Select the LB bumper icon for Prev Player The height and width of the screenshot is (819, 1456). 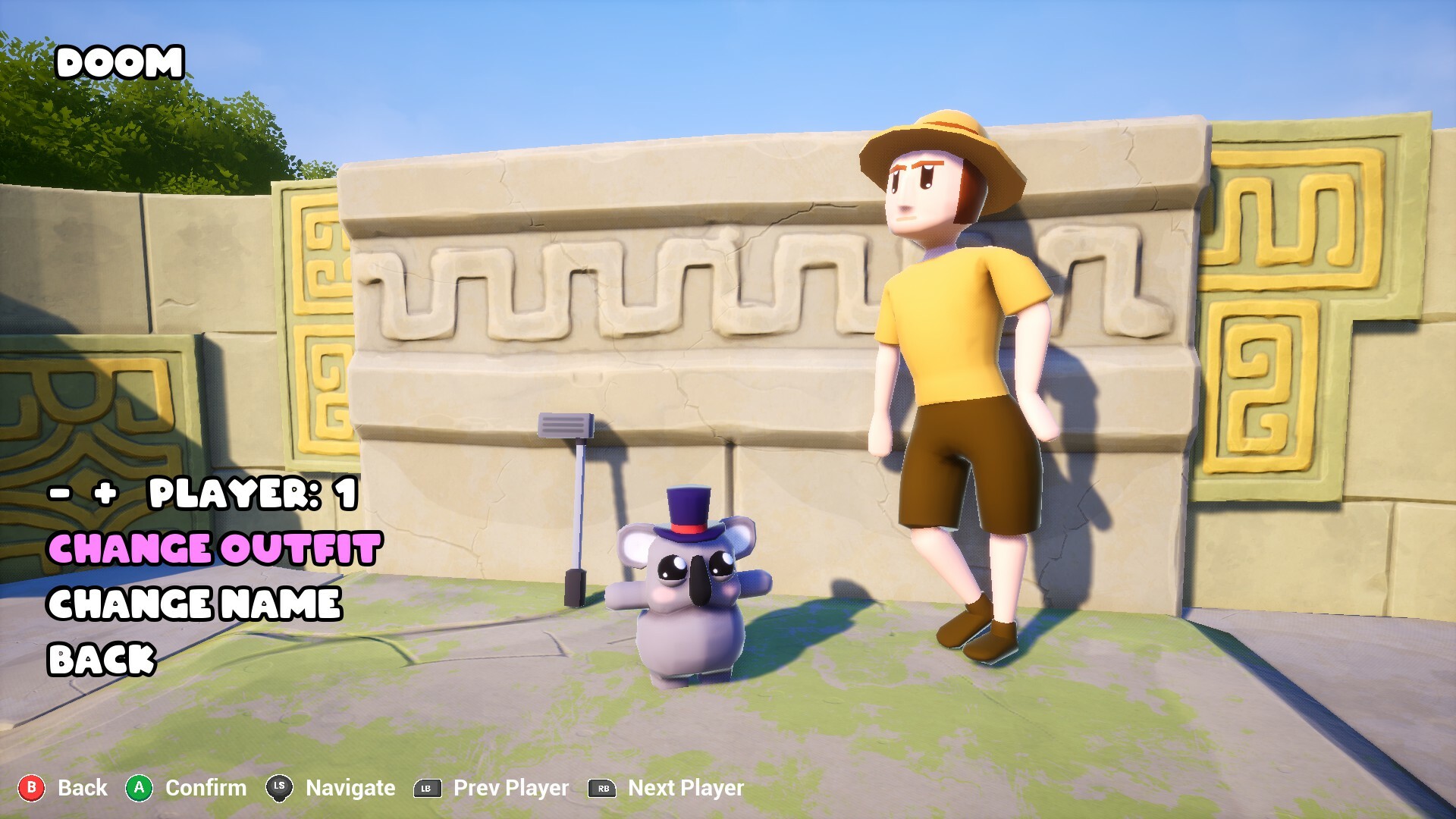pos(427,787)
